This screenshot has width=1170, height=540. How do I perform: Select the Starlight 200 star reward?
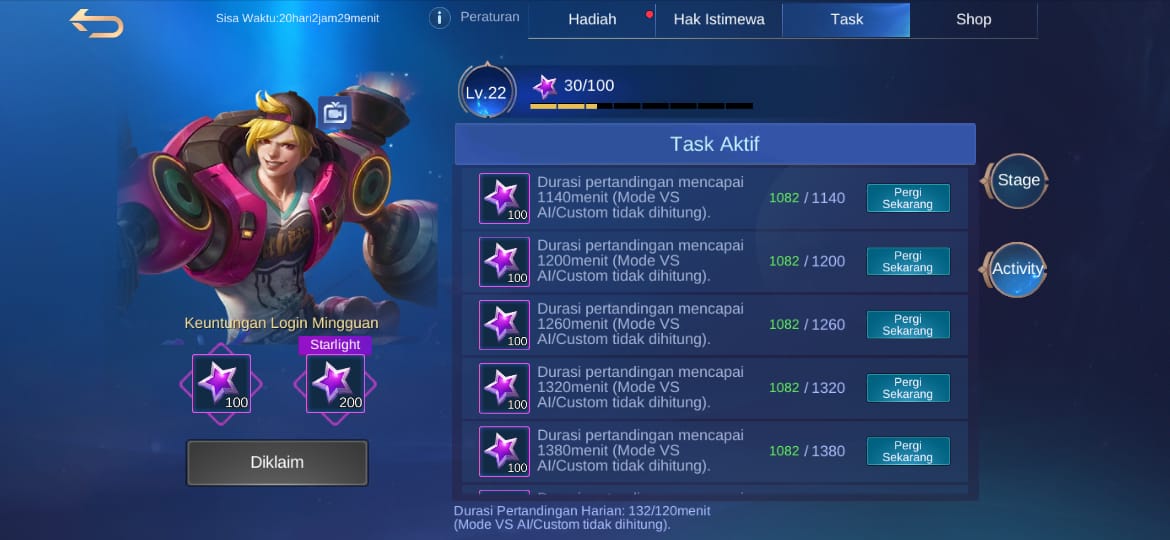coord(335,383)
